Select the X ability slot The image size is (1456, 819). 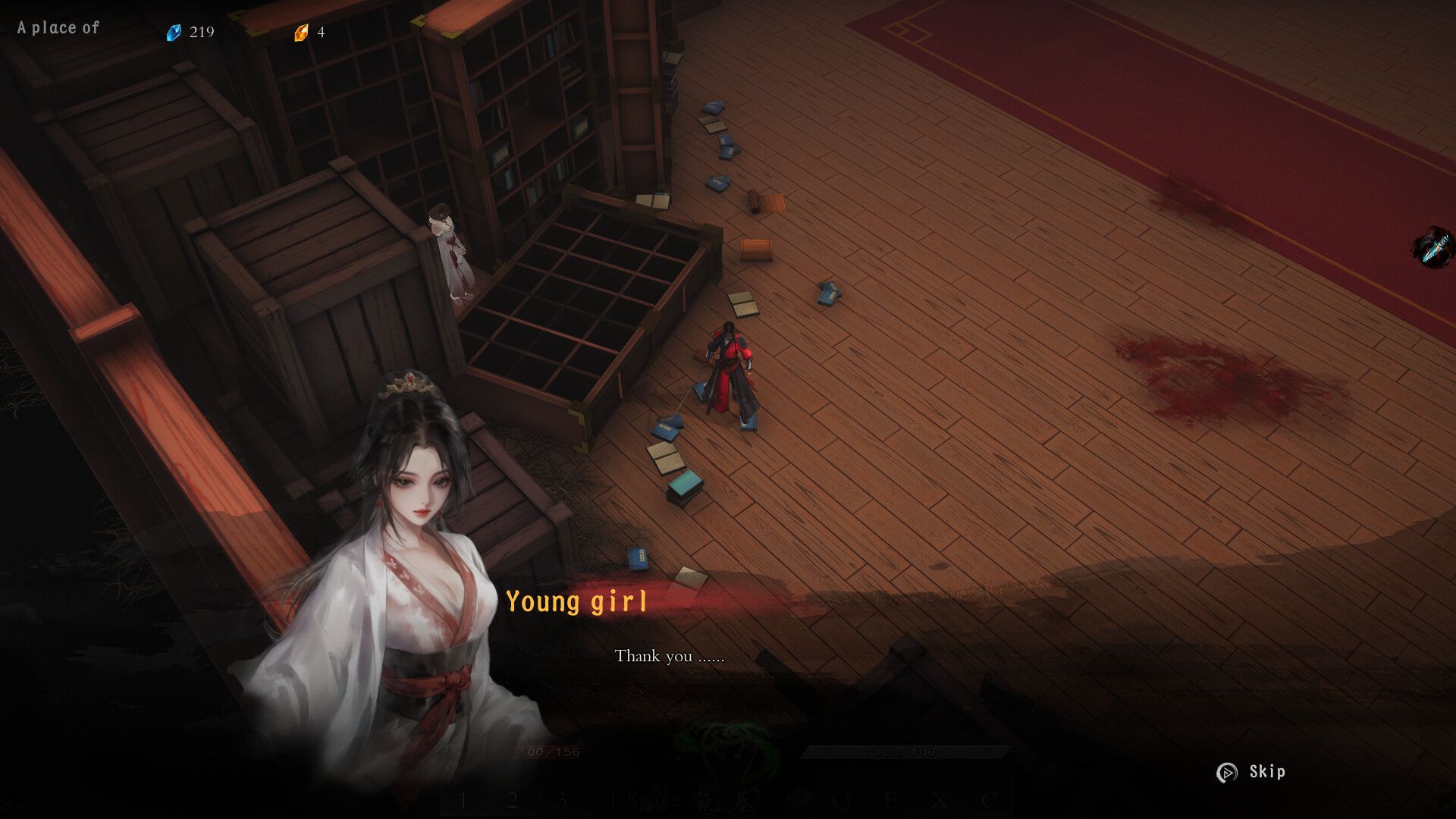coord(937,799)
